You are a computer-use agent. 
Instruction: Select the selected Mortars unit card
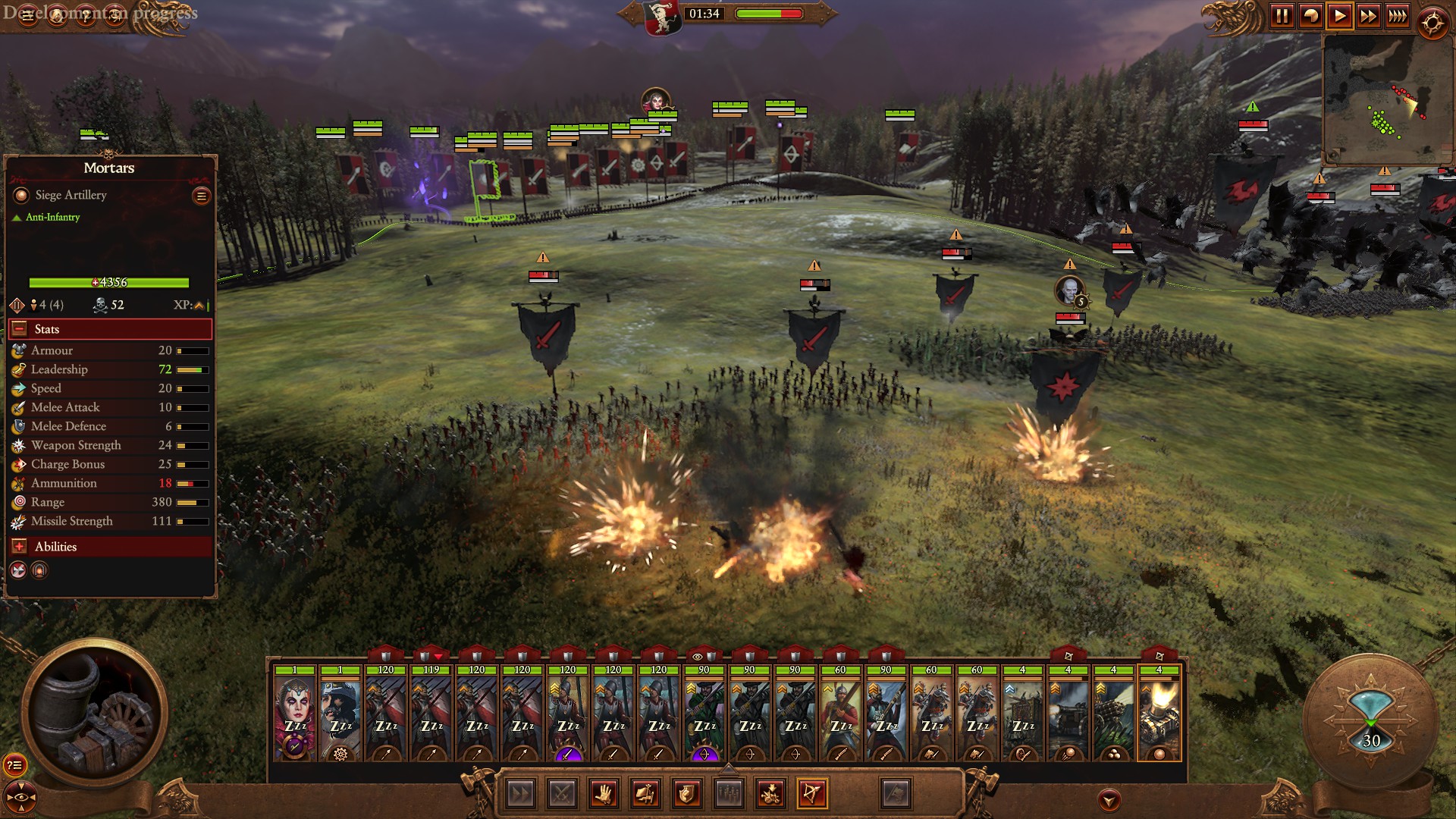(x=1159, y=713)
